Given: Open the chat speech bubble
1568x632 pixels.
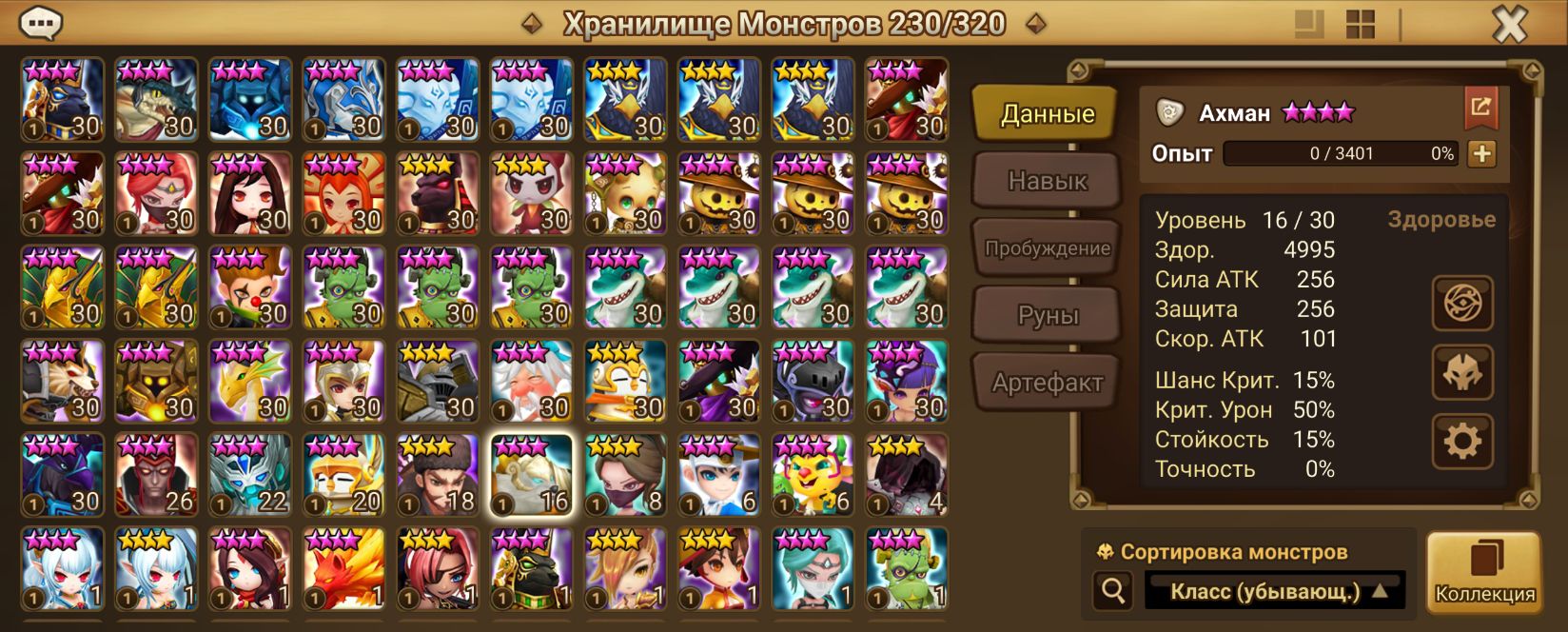Looking at the screenshot, I should pos(42,22).
